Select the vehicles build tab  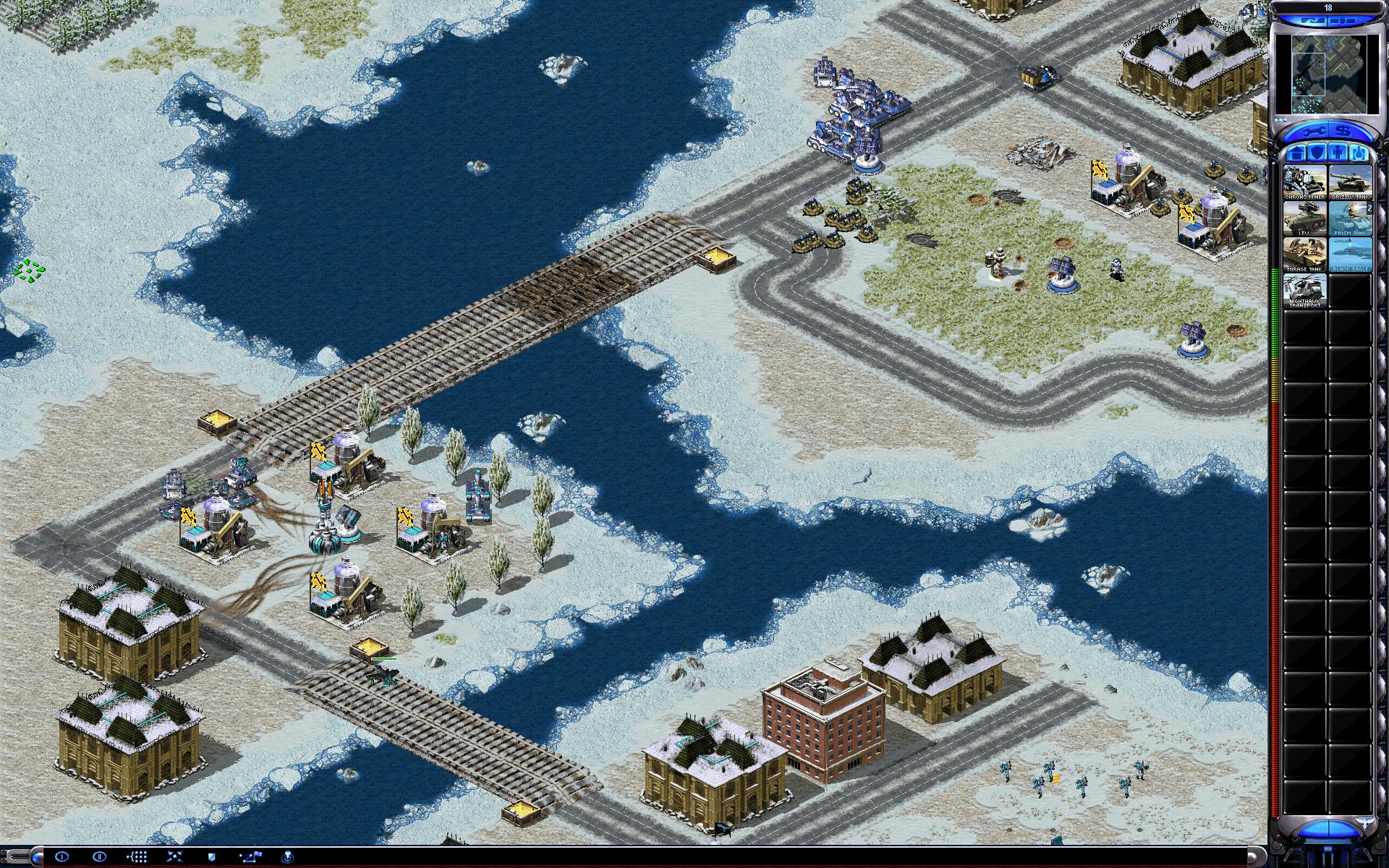1358,153
